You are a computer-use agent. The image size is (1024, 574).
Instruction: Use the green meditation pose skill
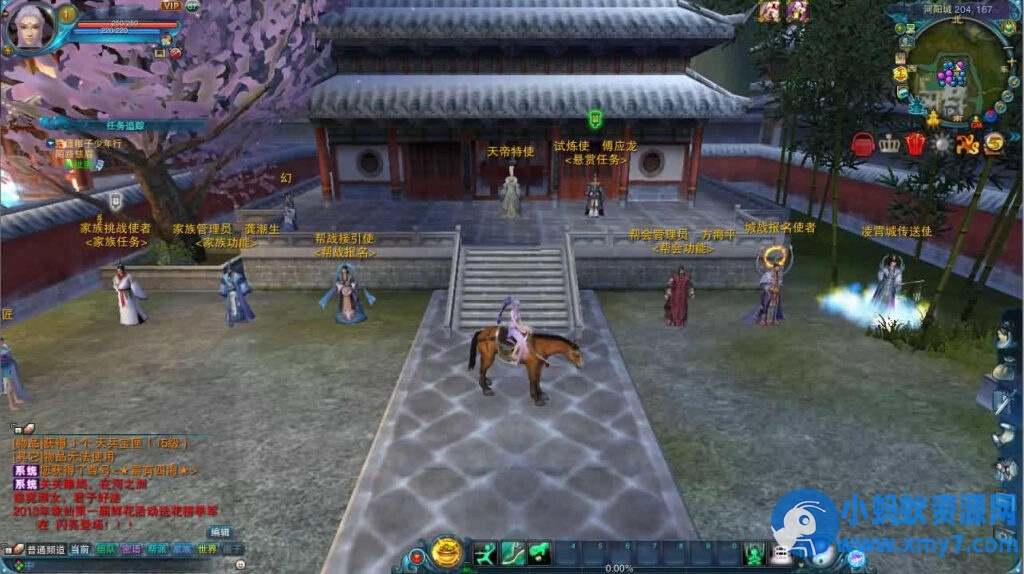tap(754, 552)
